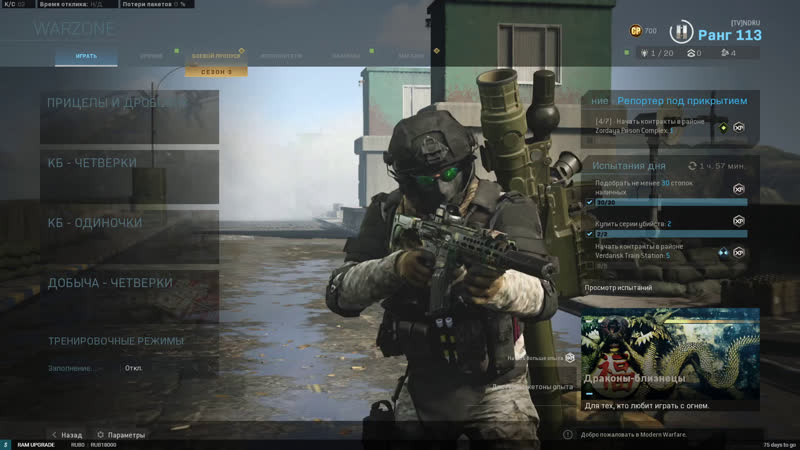Image resolution: width=800 pixels, height=450 pixels.
Task: Select the Играть tab
Action: coord(86,56)
